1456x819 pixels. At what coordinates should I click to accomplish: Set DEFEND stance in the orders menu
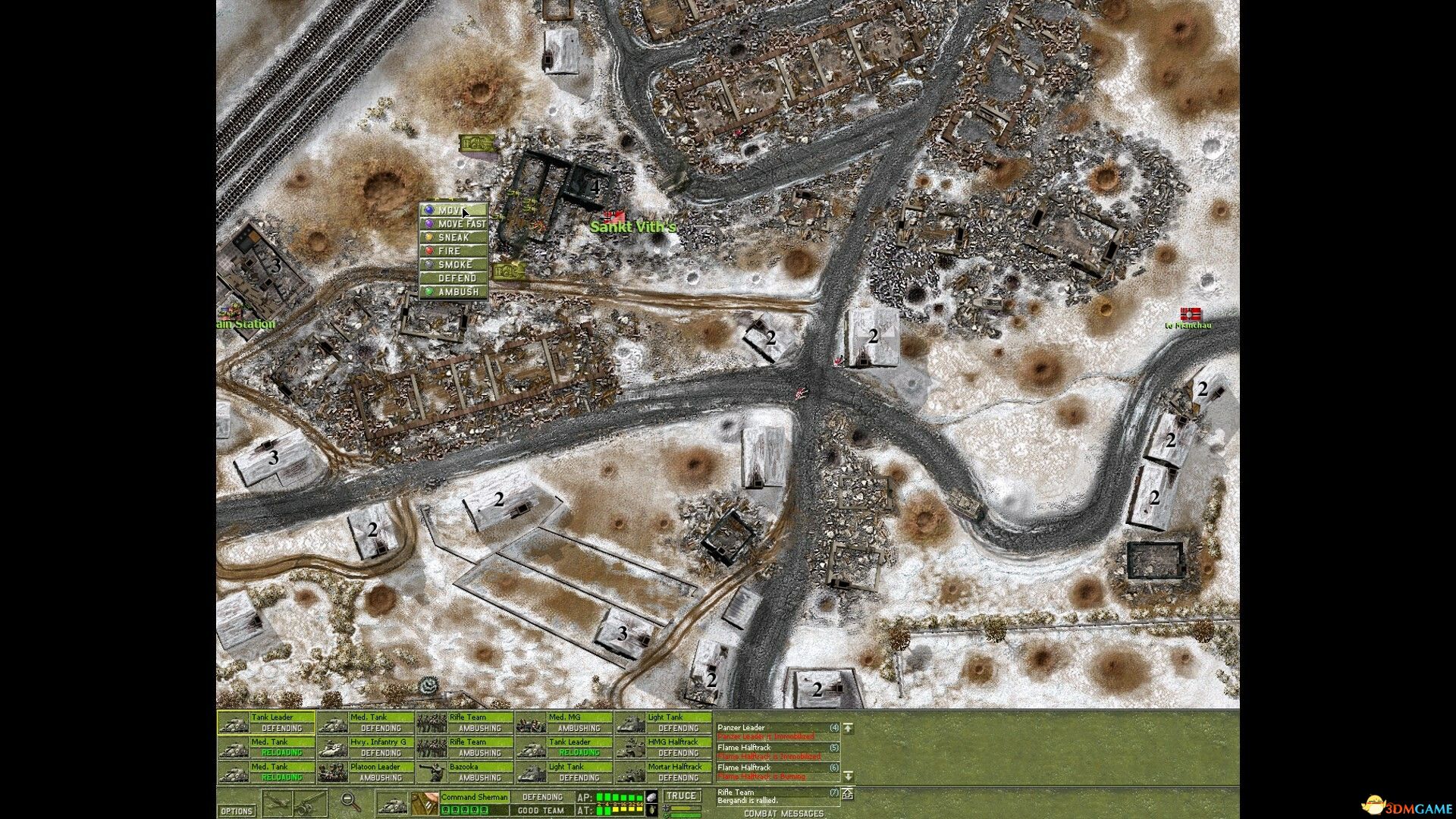pyautogui.click(x=455, y=278)
